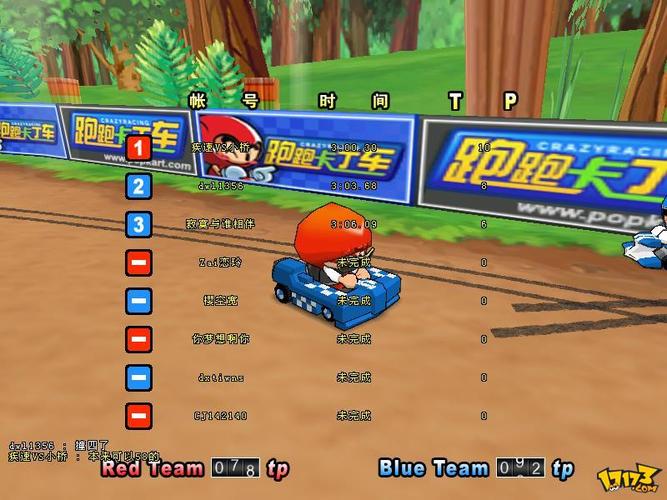Image resolution: width=667 pixels, height=500 pixels.
Task: Select the CJ142140 player row
Action: point(220,415)
